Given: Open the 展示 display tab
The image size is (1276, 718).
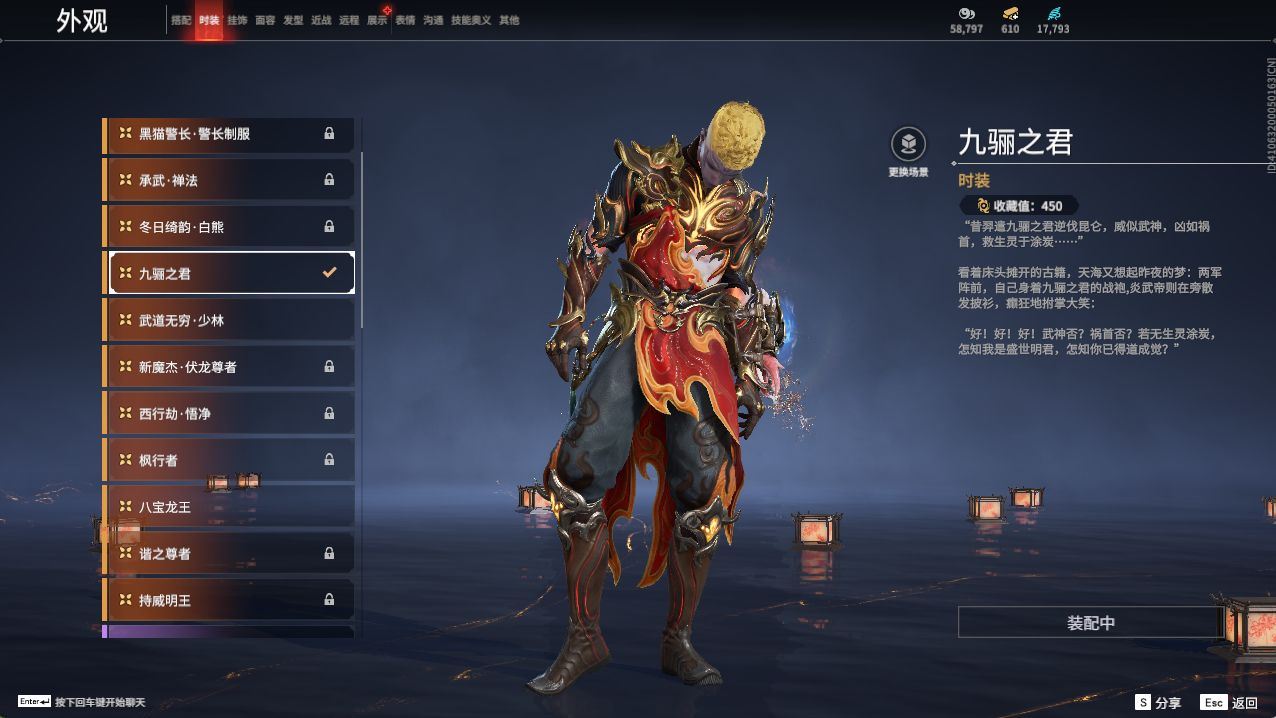Looking at the screenshot, I should pyautogui.click(x=377, y=20).
